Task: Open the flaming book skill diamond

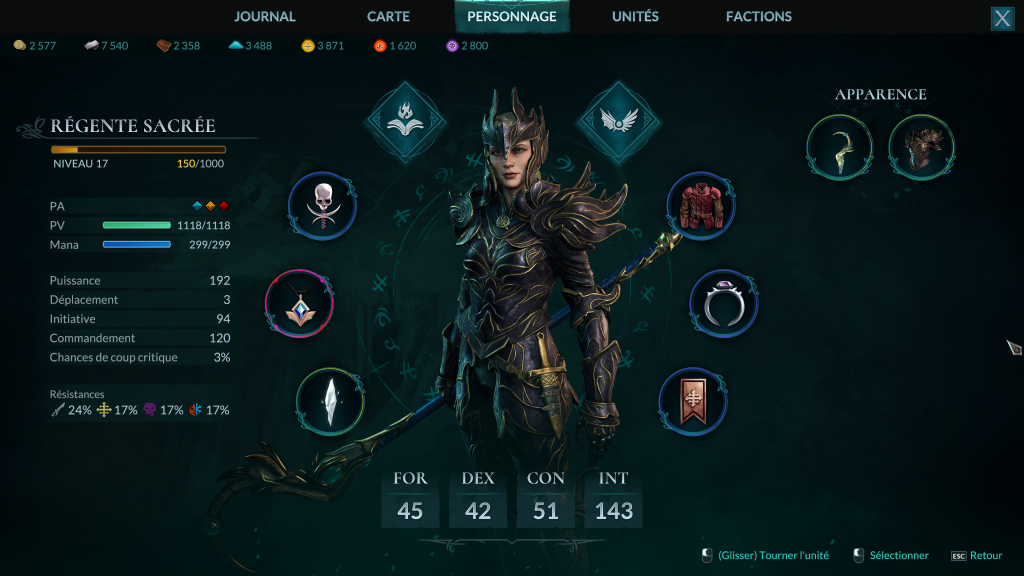Action: pos(402,122)
